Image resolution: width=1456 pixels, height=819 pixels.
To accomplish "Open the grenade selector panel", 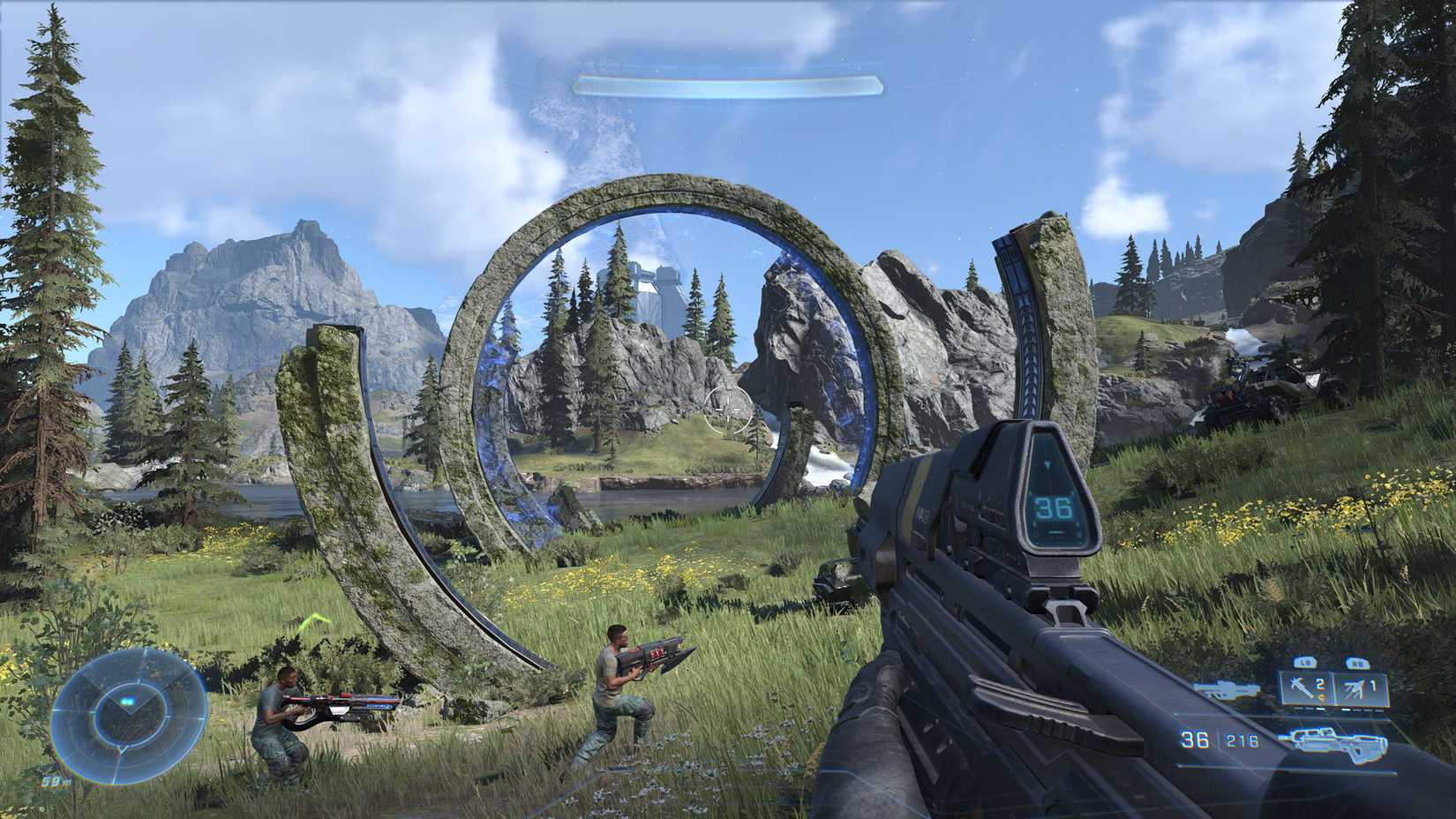I will coord(1332,688).
